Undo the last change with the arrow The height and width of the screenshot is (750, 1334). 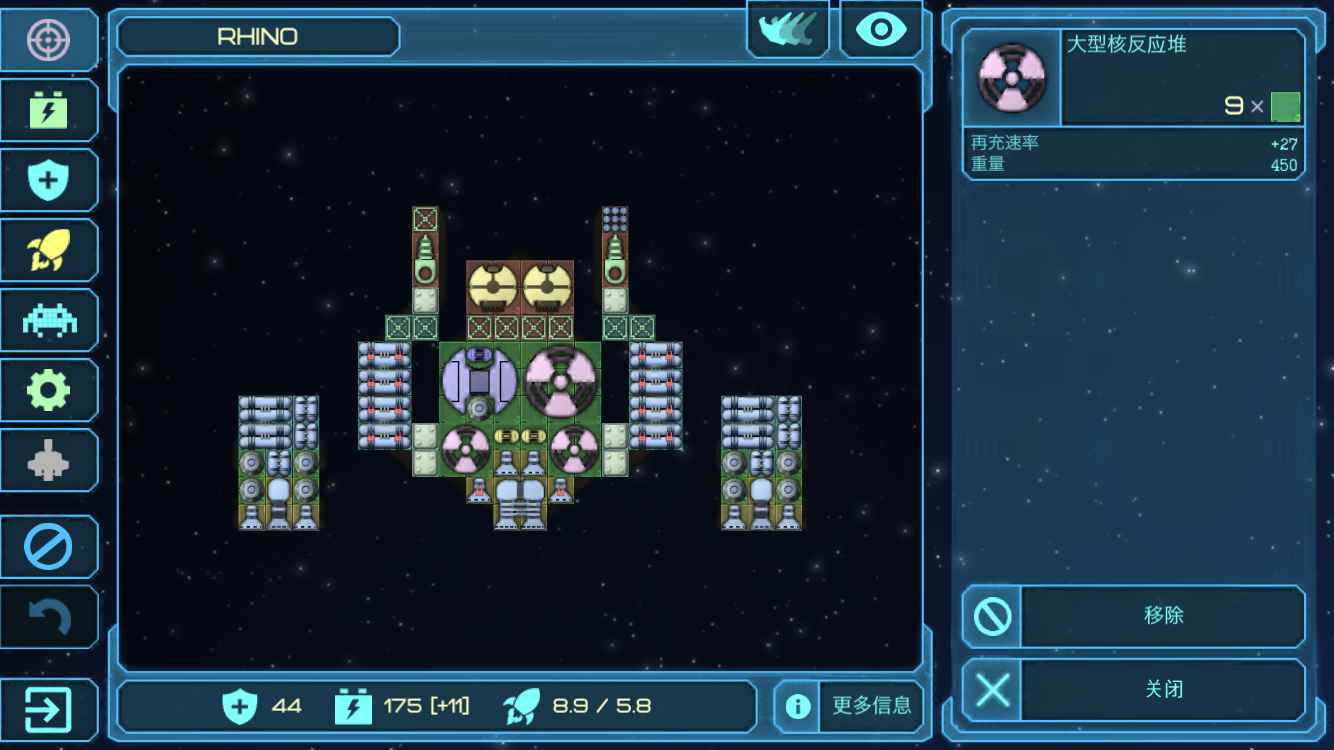click(48, 617)
